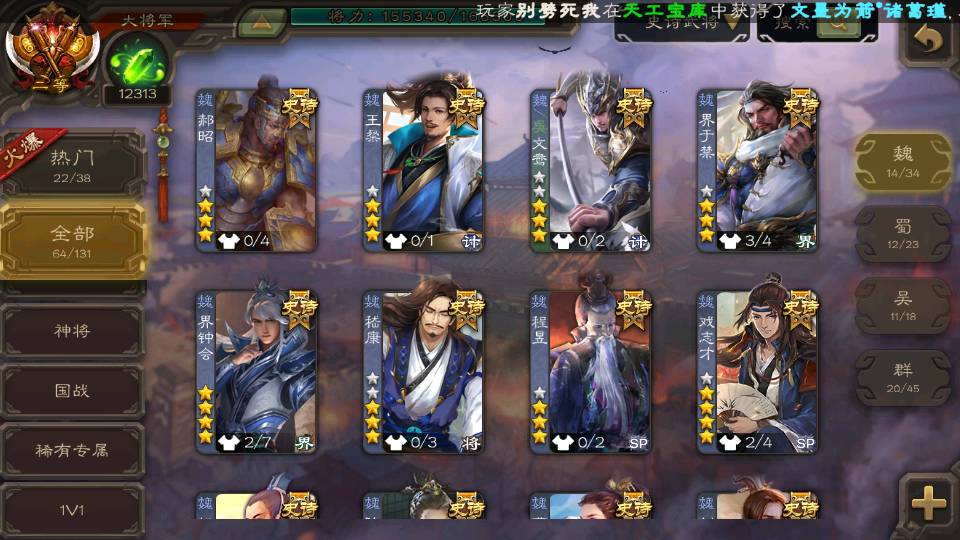Select the 热门 category tab

[73, 165]
